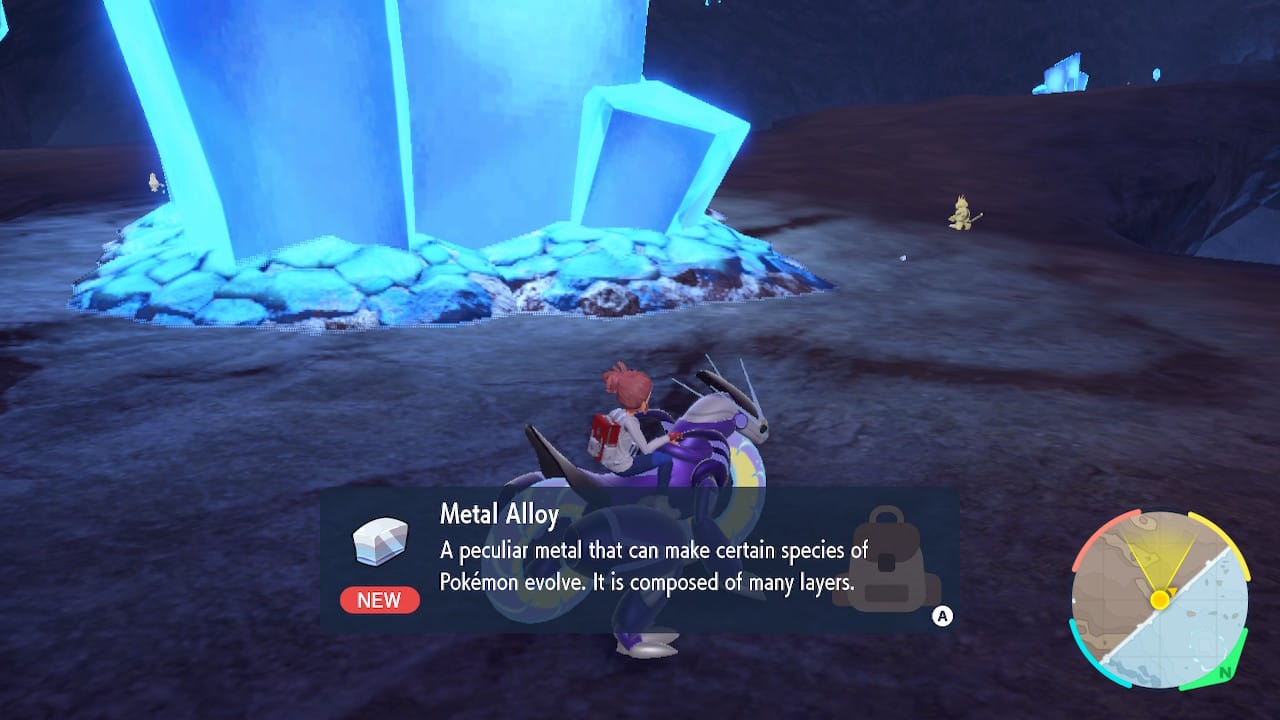Click the Metal Alloy title text
Image resolution: width=1280 pixels, height=720 pixels.
500,514
